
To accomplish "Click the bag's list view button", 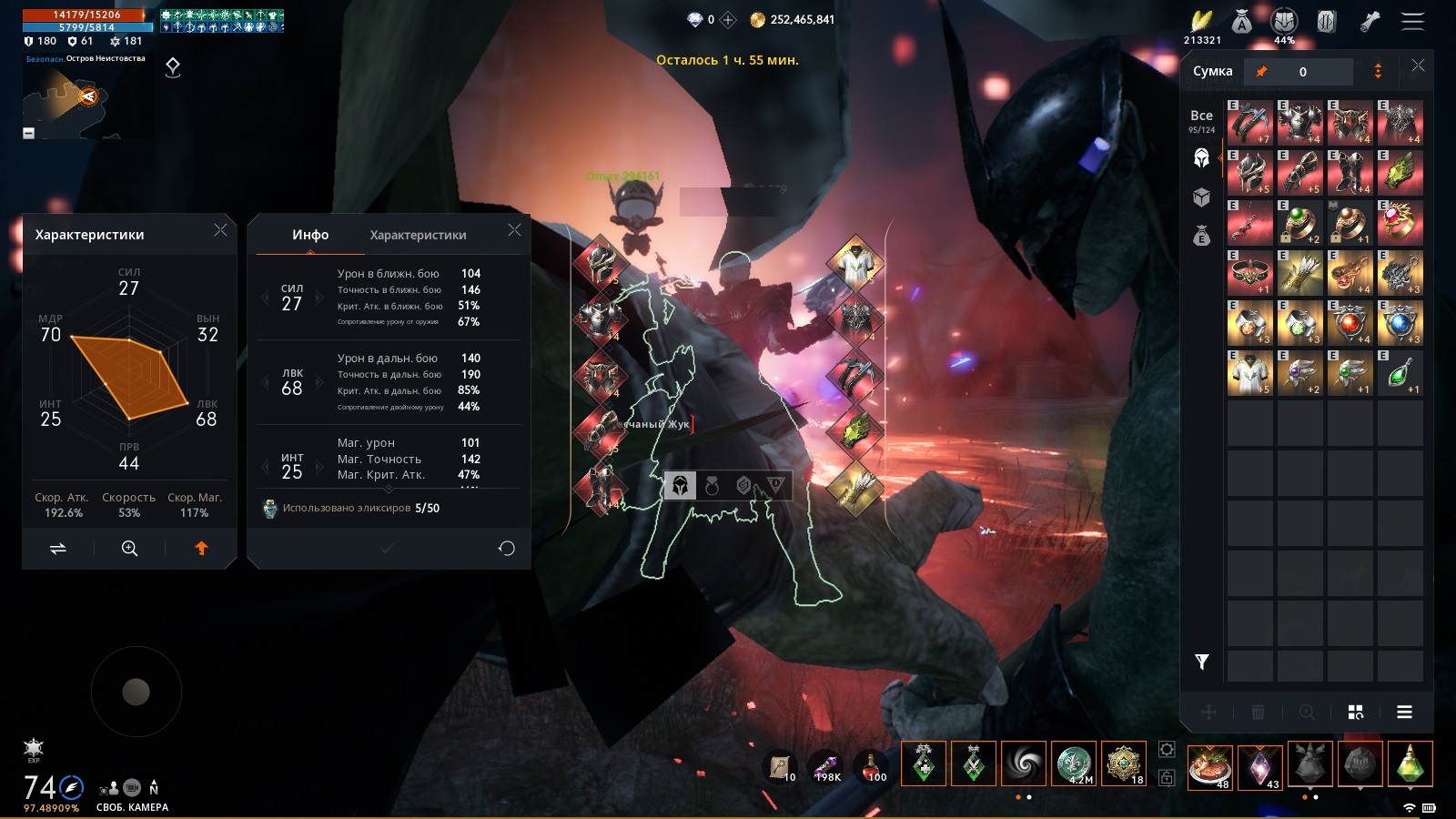I will pyautogui.click(x=1404, y=712).
